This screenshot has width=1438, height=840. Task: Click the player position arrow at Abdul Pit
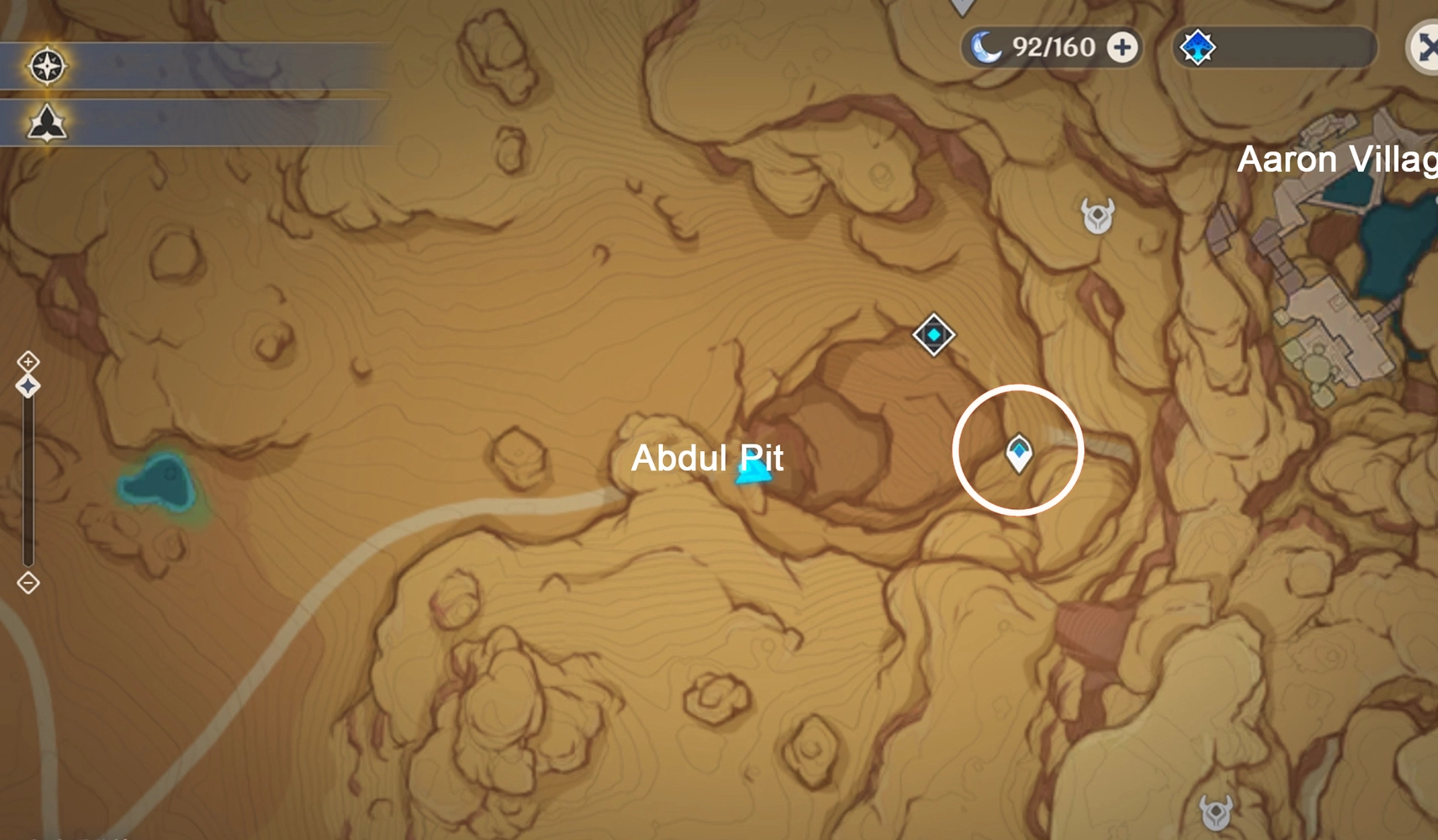tap(752, 475)
